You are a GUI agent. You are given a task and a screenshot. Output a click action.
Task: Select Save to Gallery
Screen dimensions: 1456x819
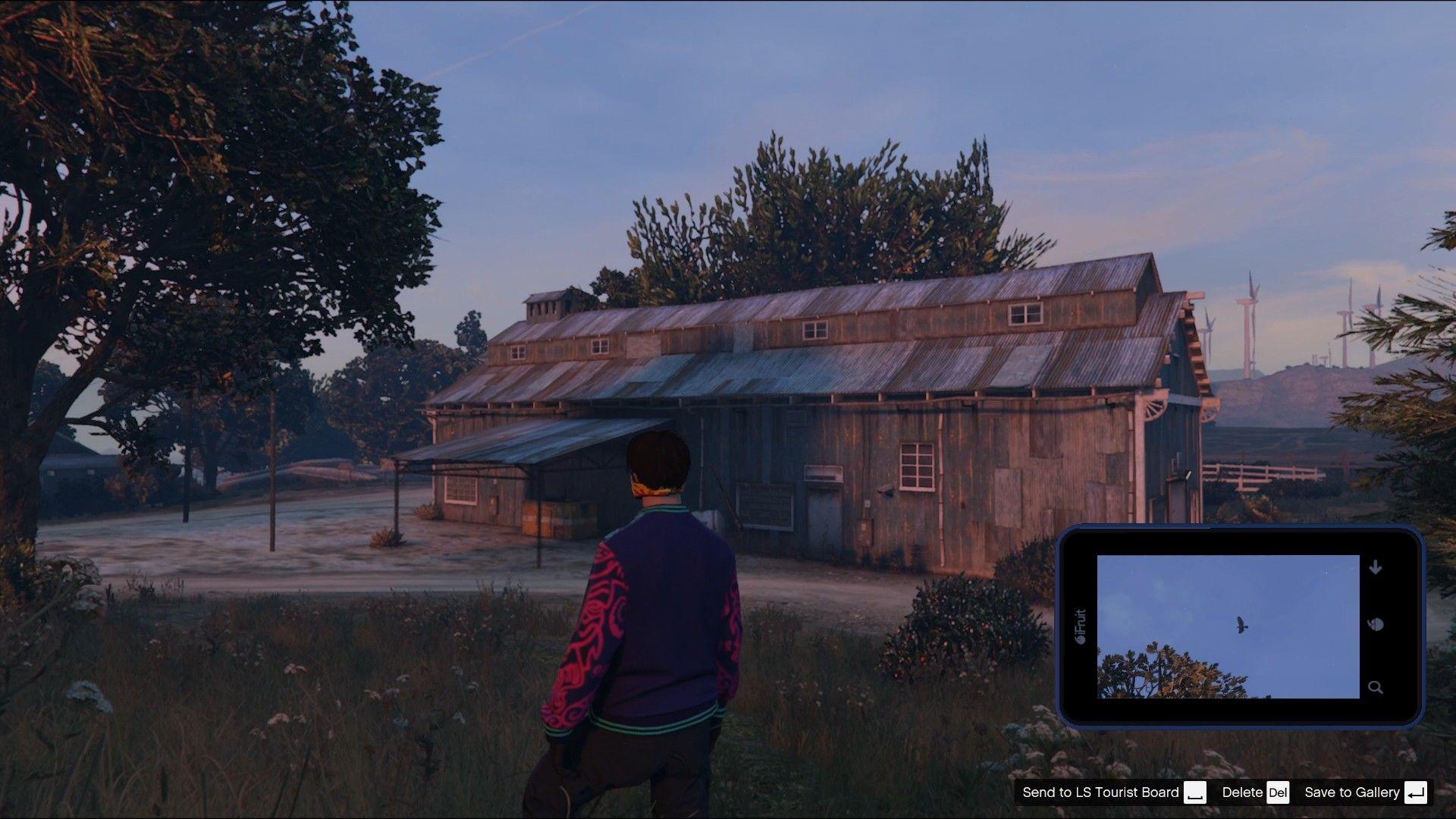point(1354,792)
